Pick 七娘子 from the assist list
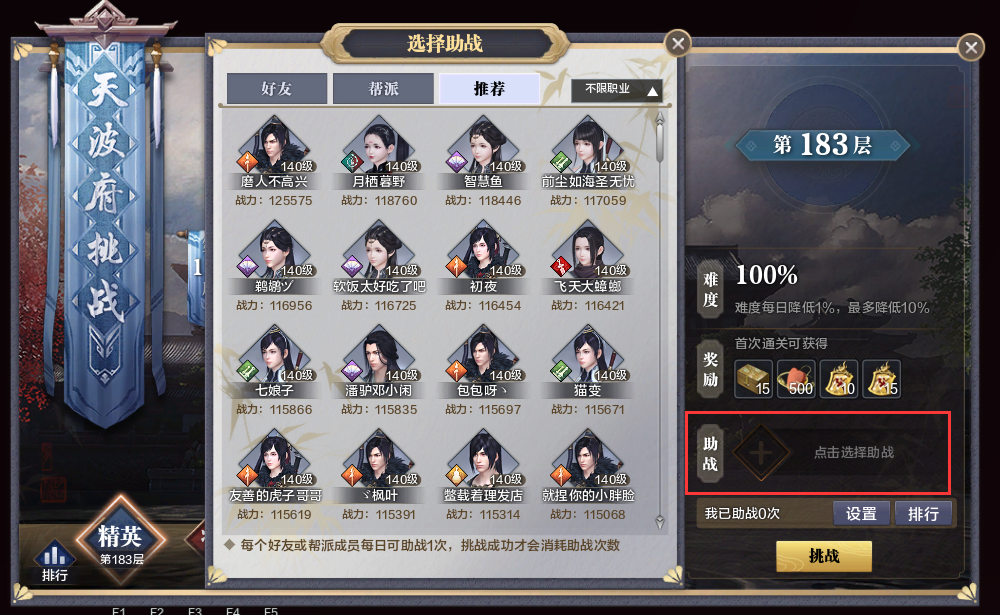This screenshot has width=1000, height=615. point(274,359)
